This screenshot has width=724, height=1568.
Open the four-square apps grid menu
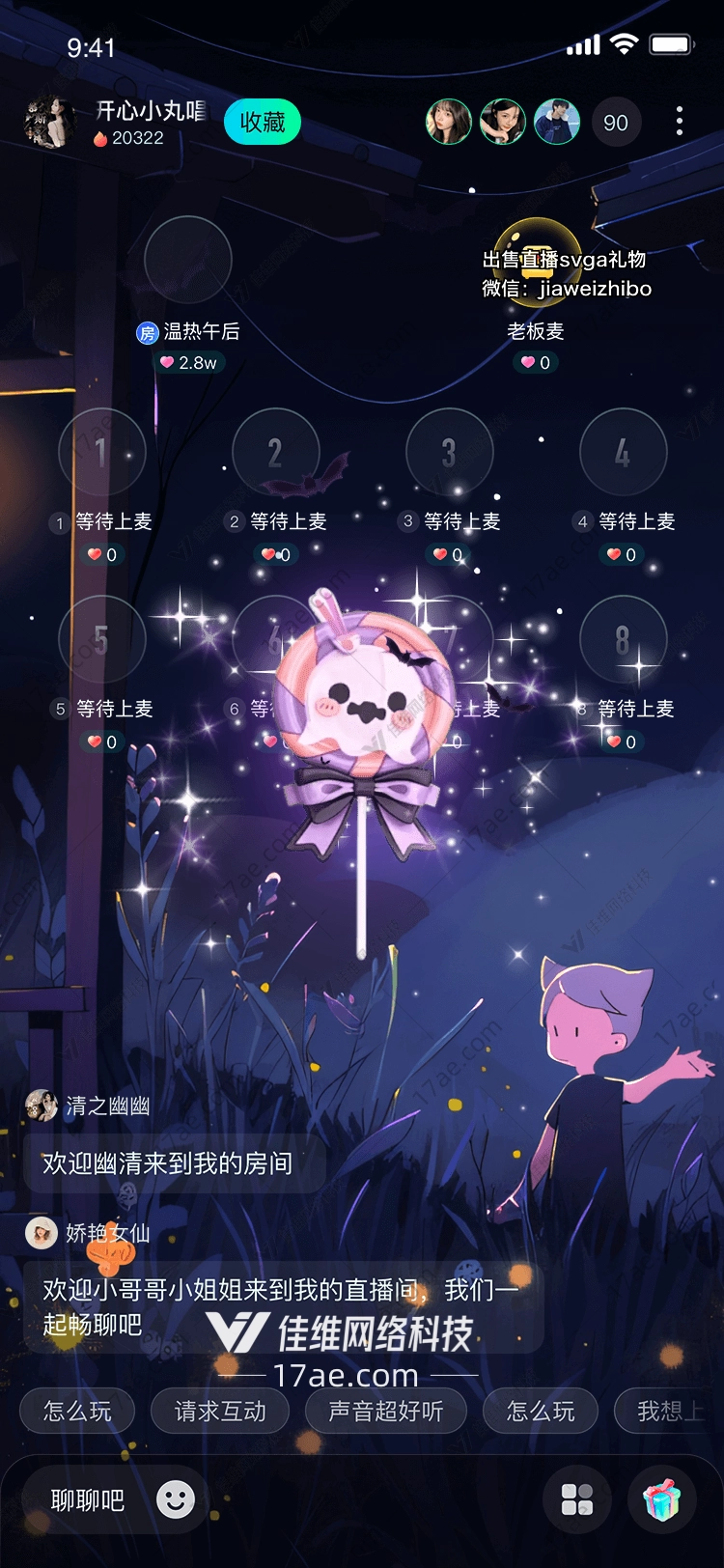pos(577,1500)
